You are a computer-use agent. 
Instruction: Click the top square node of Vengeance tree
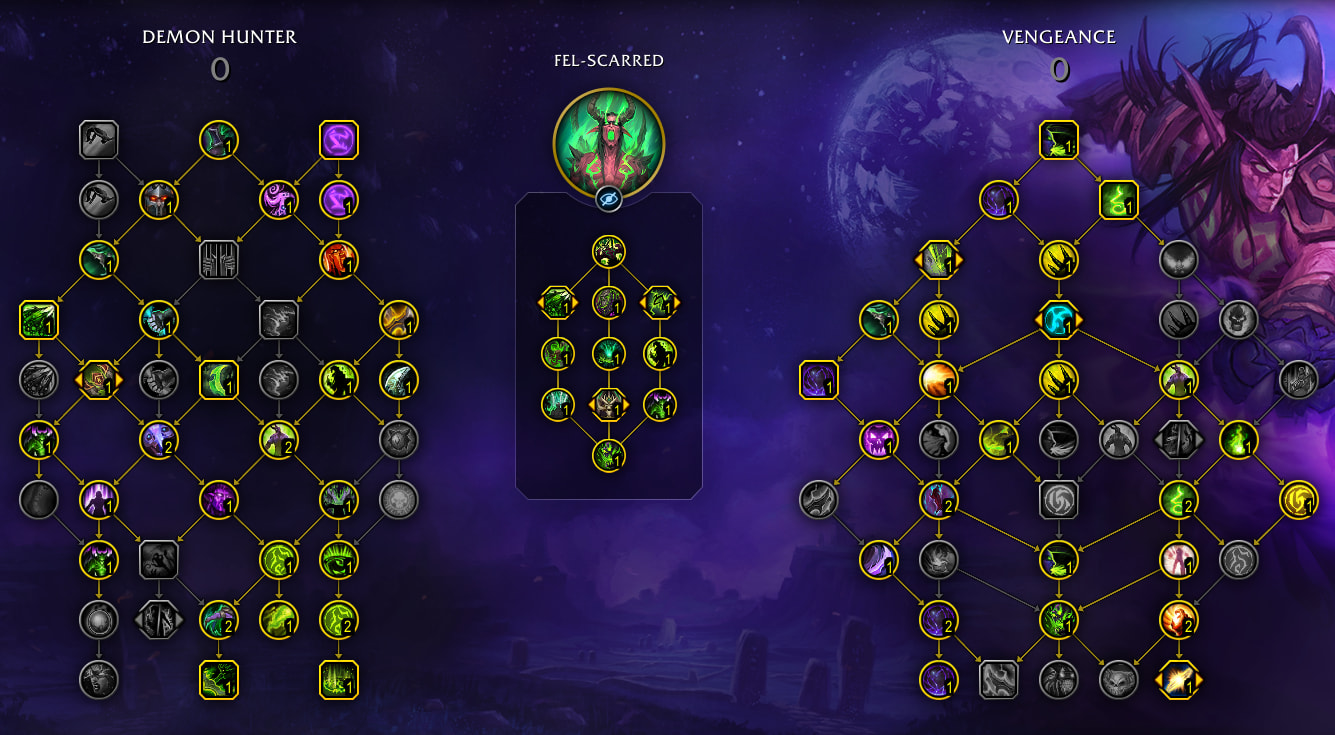(1058, 141)
